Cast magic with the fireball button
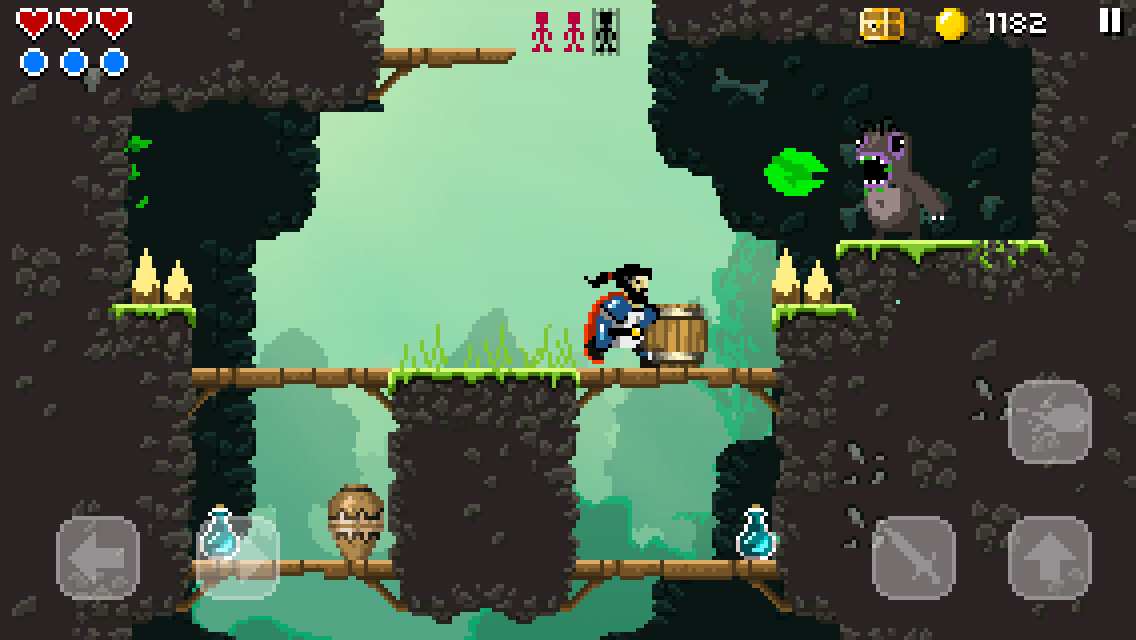The image size is (1136, 640). coord(1049,421)
